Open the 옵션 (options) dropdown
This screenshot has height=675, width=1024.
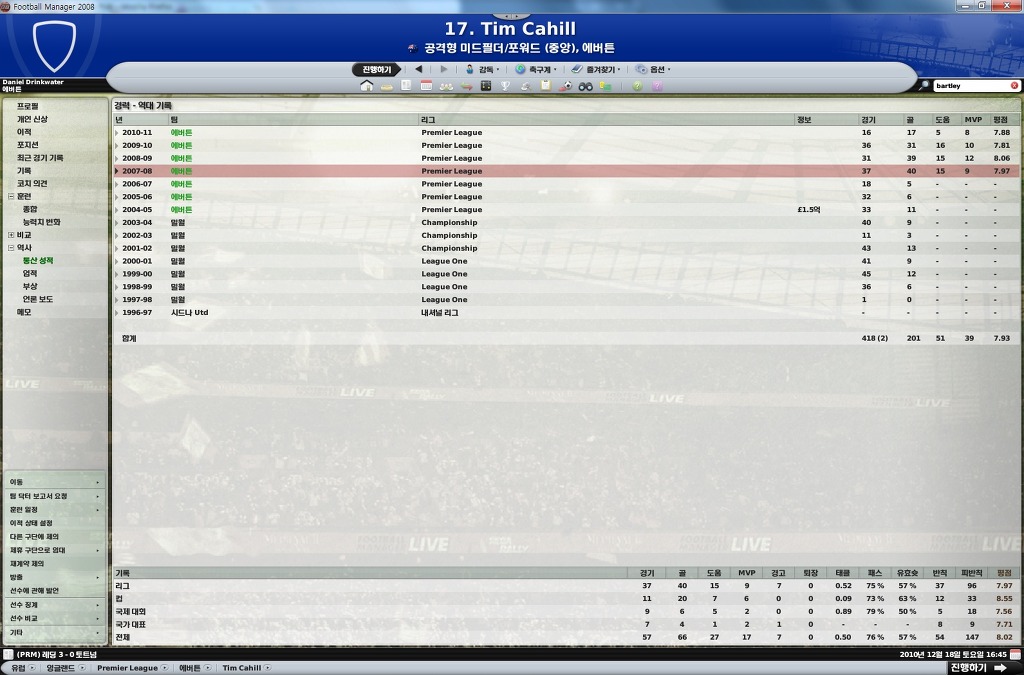coord(655,70)
